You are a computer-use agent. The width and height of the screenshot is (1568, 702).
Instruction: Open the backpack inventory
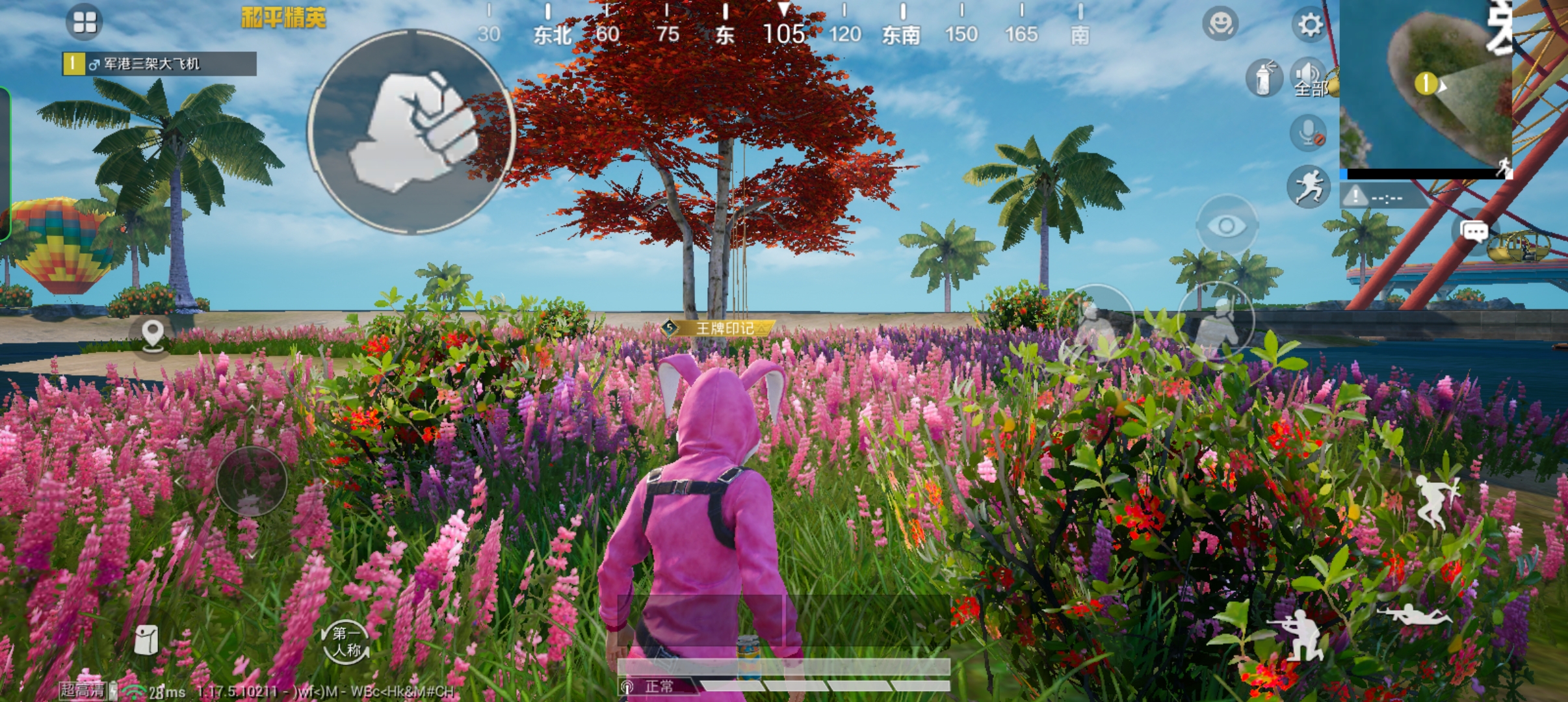tap(147, 640)
